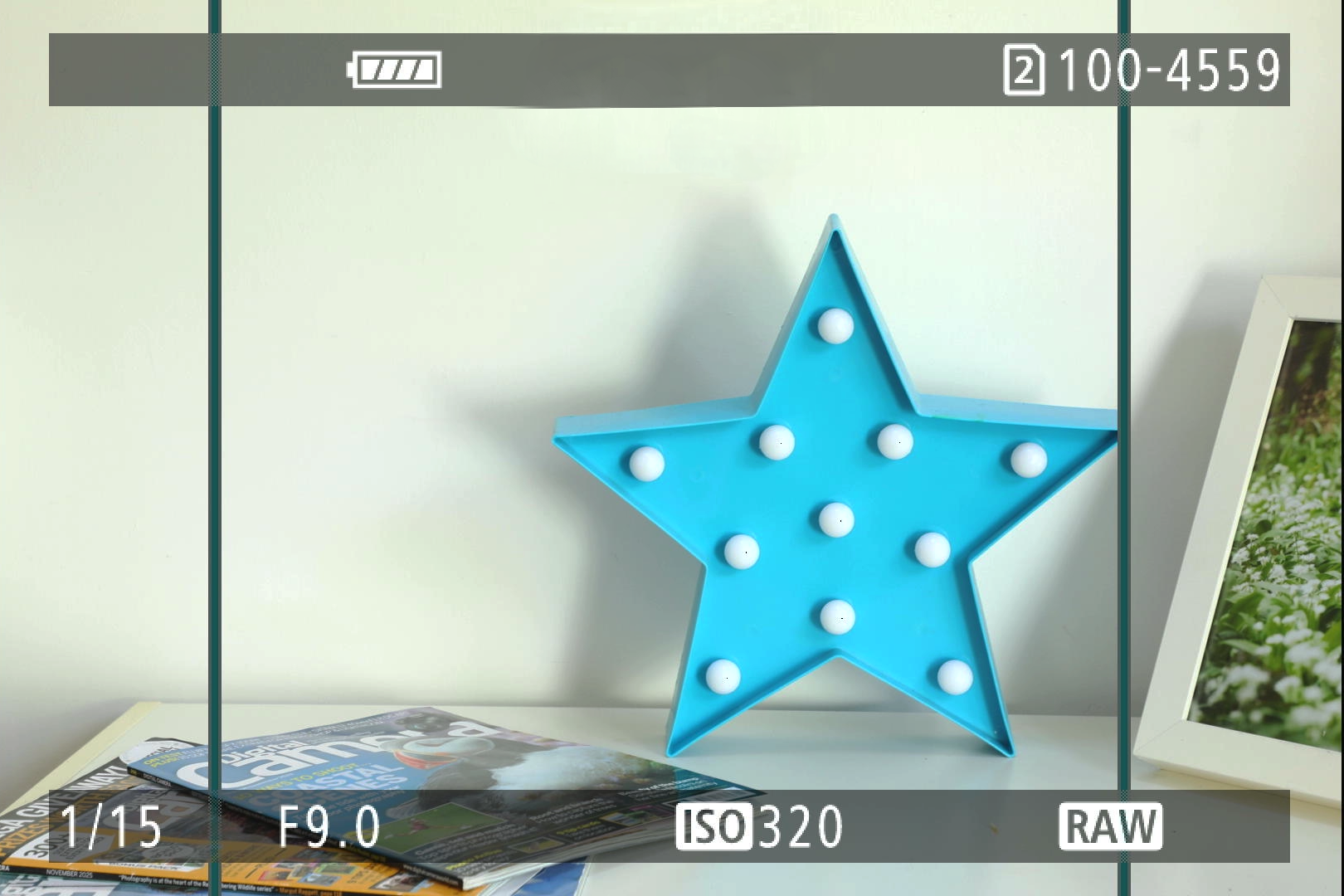Select the bottom exposure settings bar

click(672, 826)
